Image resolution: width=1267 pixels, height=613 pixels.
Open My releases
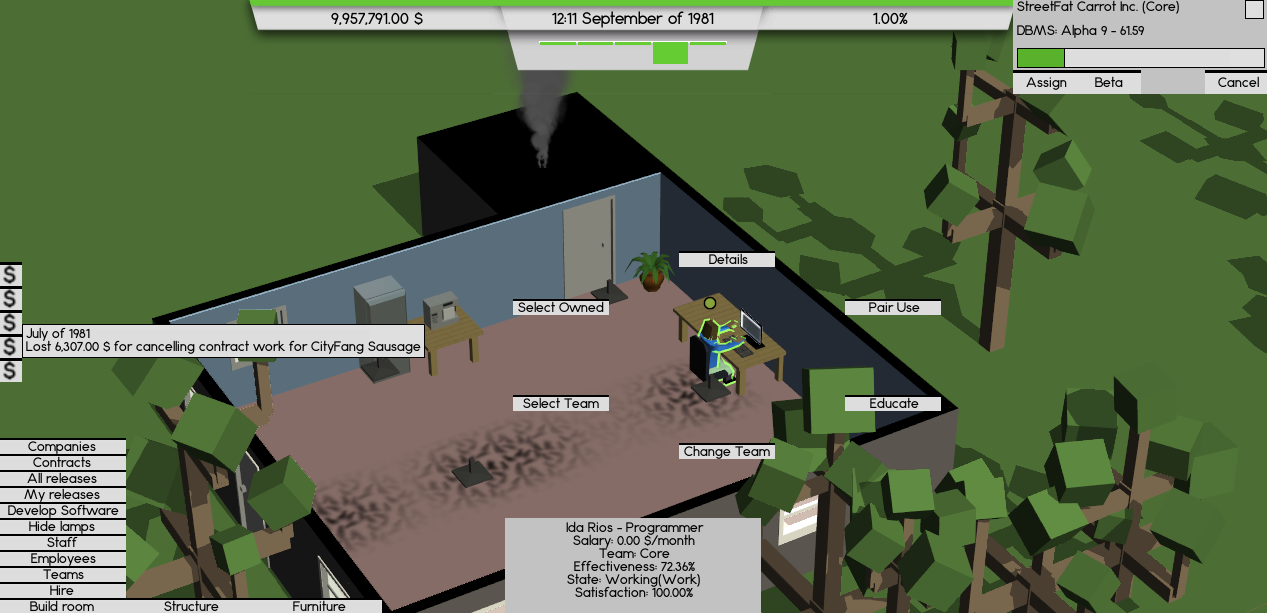(x=62, y=495)
